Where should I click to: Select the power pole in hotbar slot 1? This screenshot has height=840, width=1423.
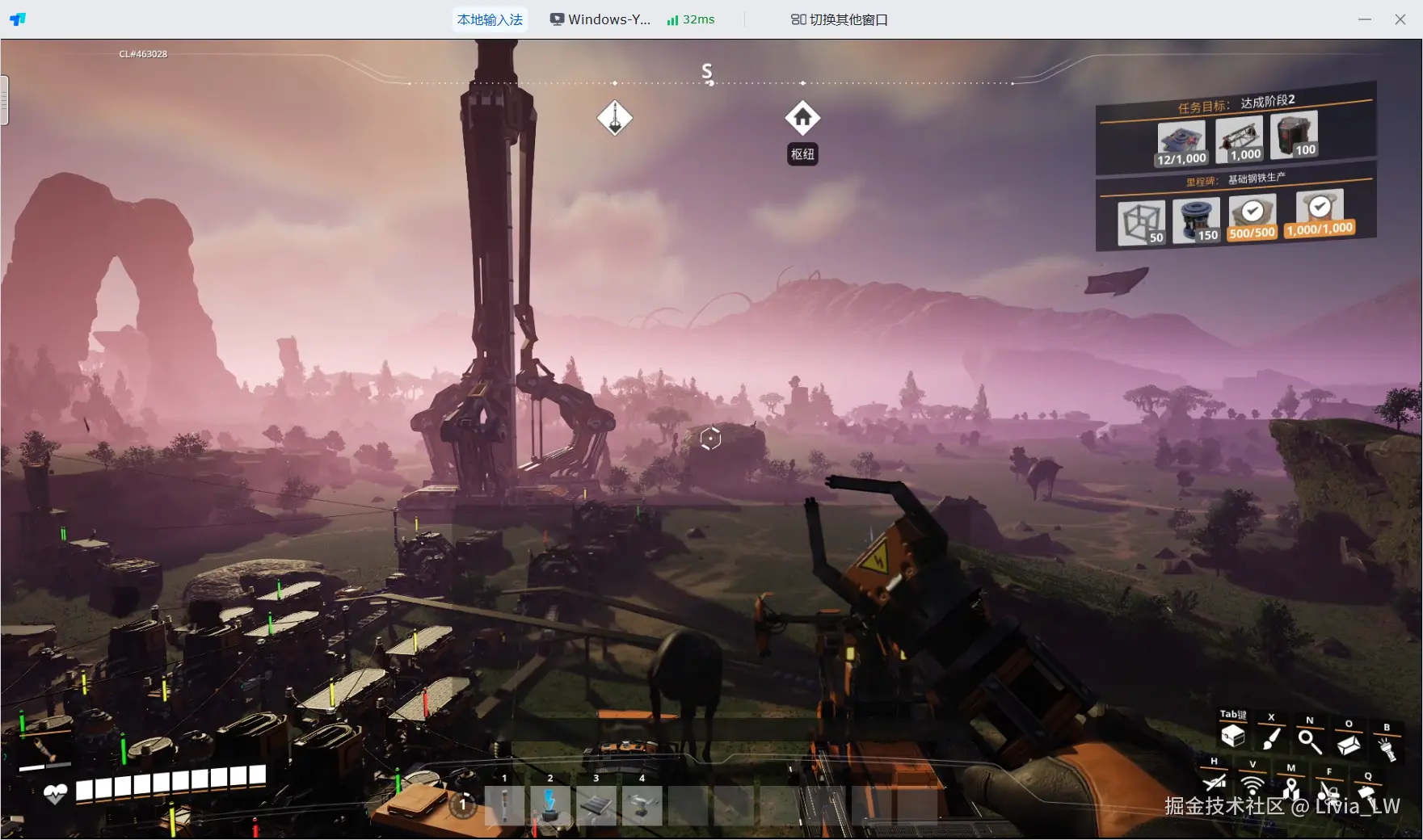(505, 804)
